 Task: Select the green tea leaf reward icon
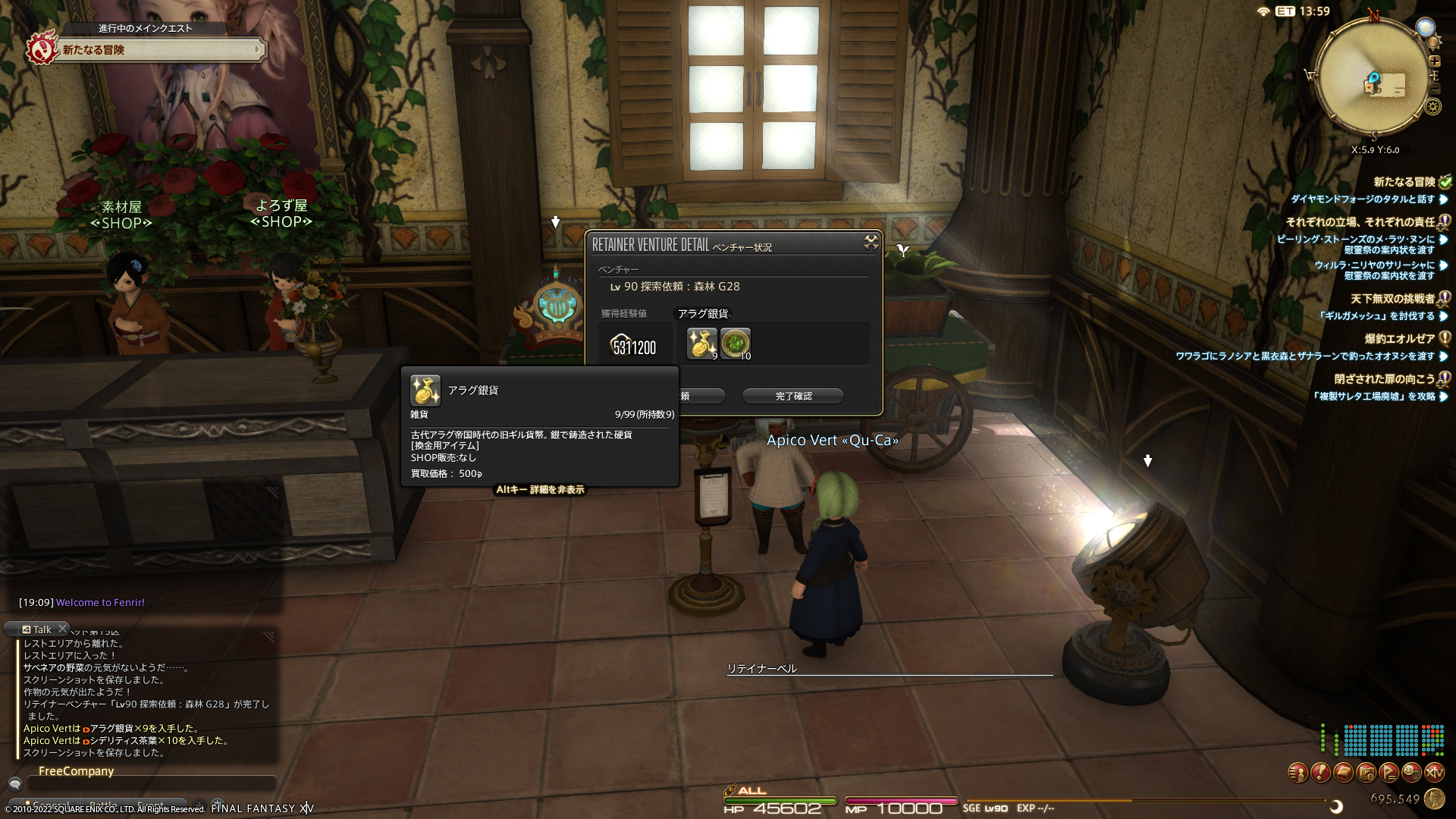[x=735, y=344]
